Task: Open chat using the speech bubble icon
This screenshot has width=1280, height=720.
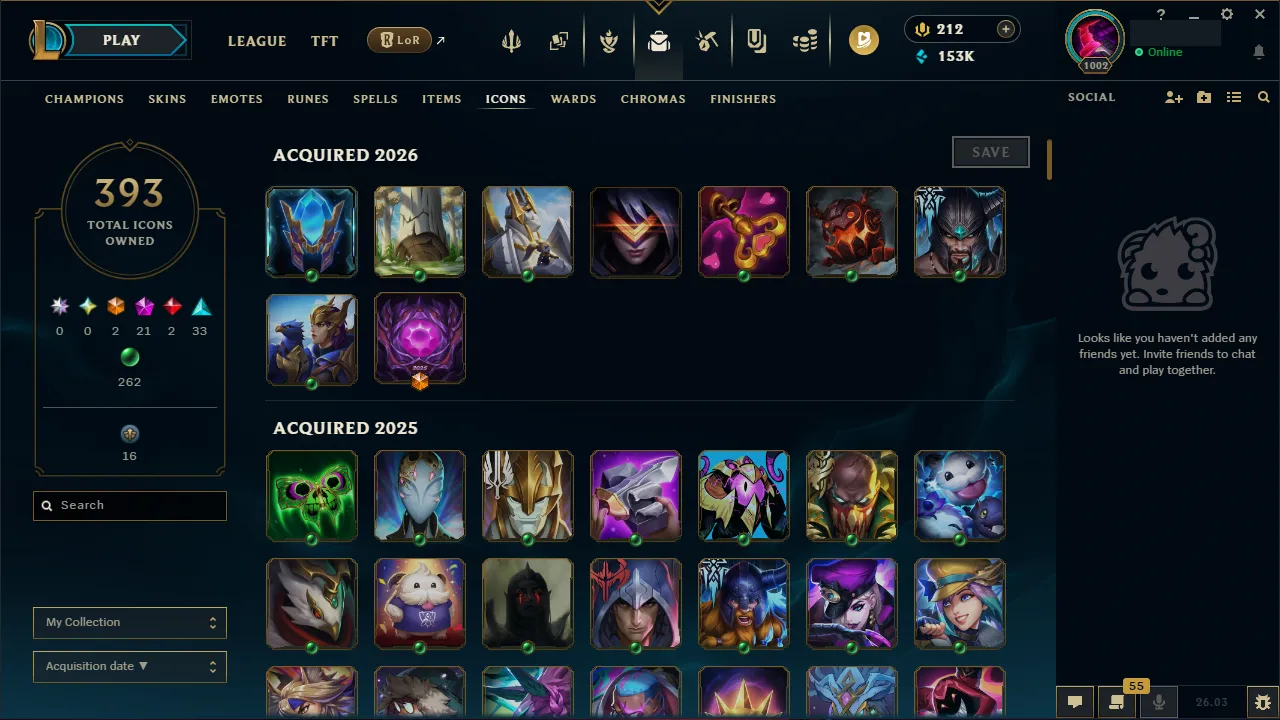Action: pos(1075,701)
